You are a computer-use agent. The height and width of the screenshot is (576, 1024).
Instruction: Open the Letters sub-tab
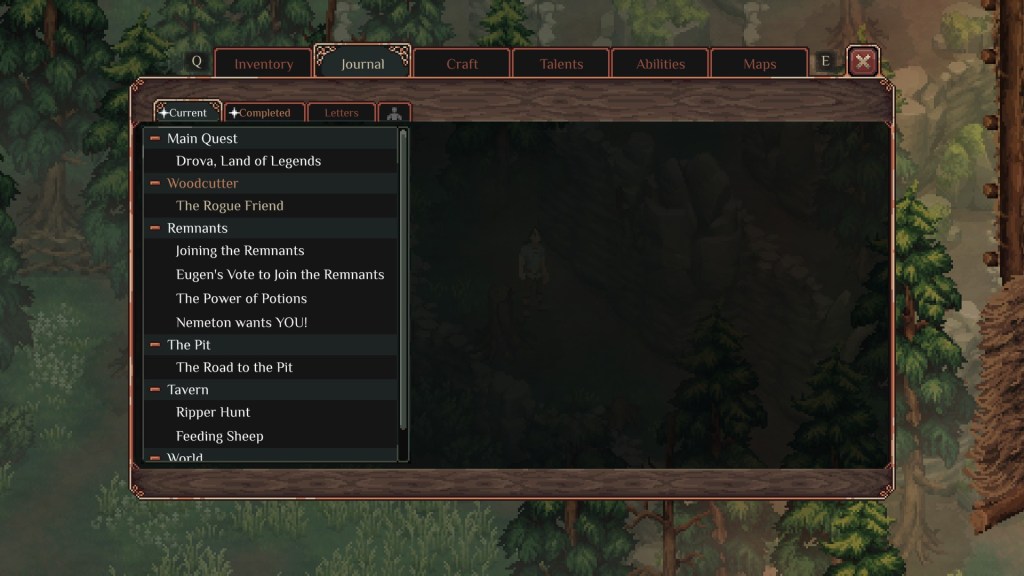click(x=341, y=113)
